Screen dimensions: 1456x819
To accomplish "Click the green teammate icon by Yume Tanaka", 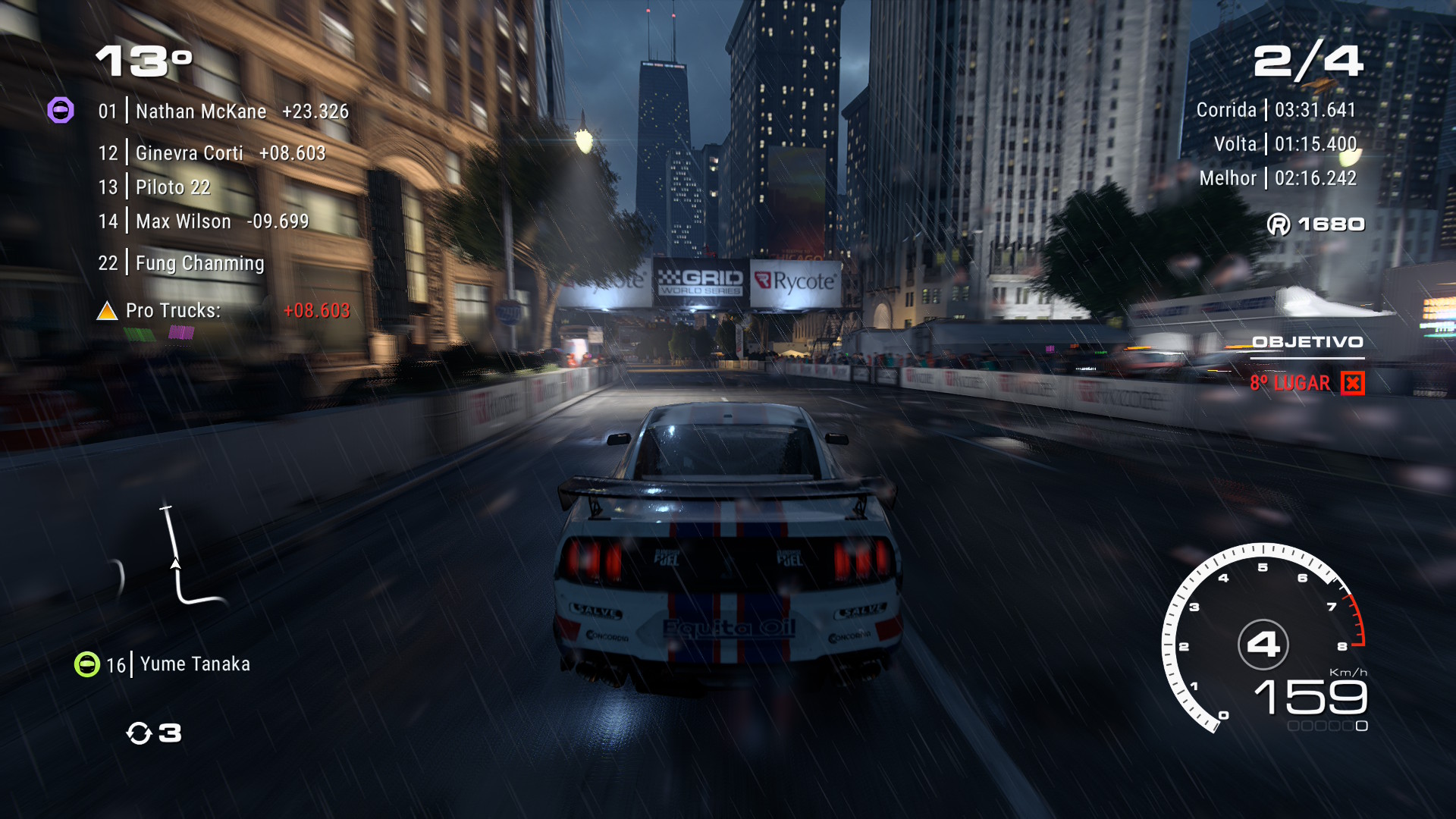I will (x=87, y=664).
